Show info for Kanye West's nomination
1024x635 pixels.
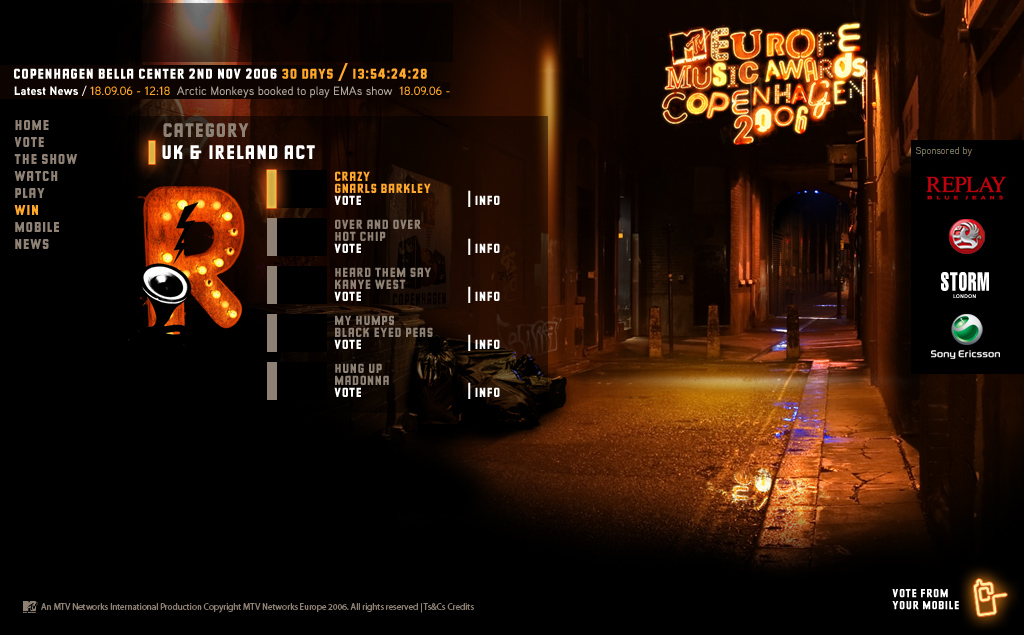click(x=487, y=296)
